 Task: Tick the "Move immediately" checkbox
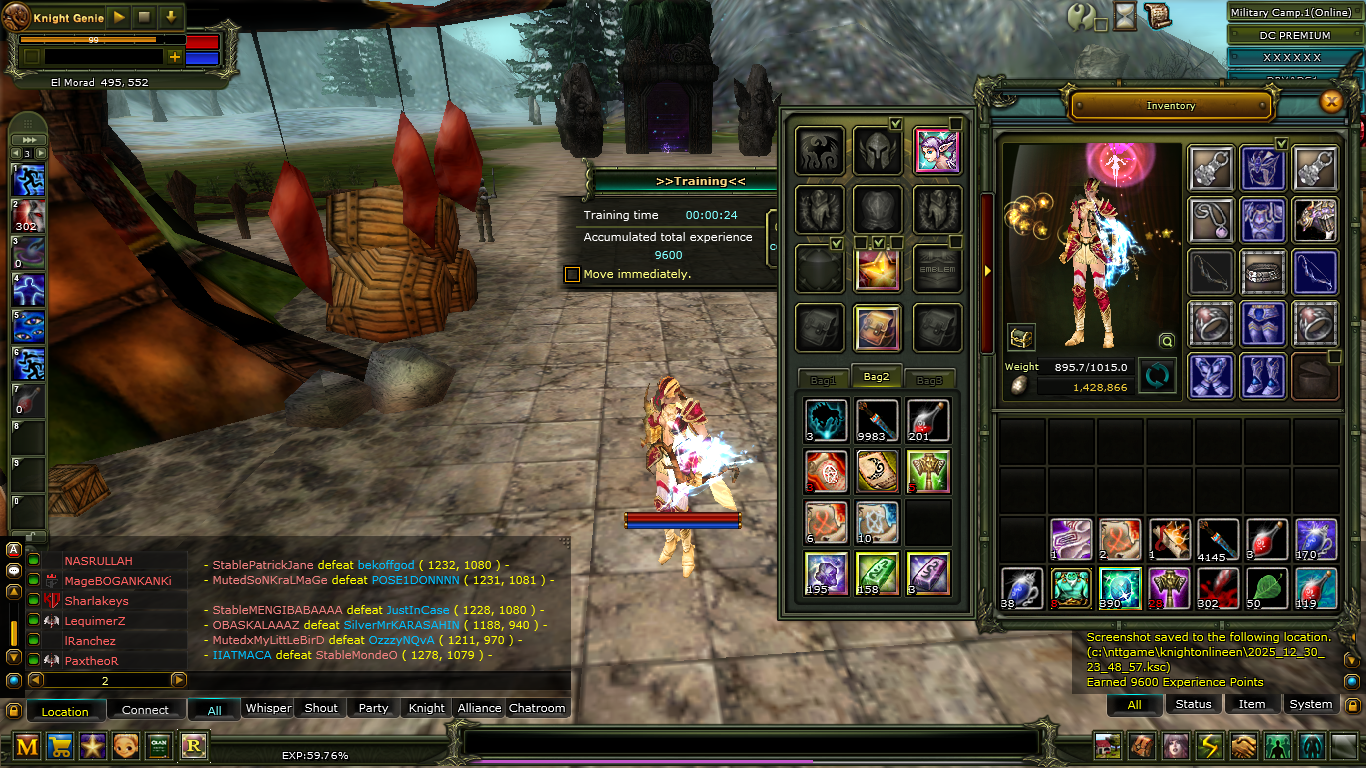point(572,274)
